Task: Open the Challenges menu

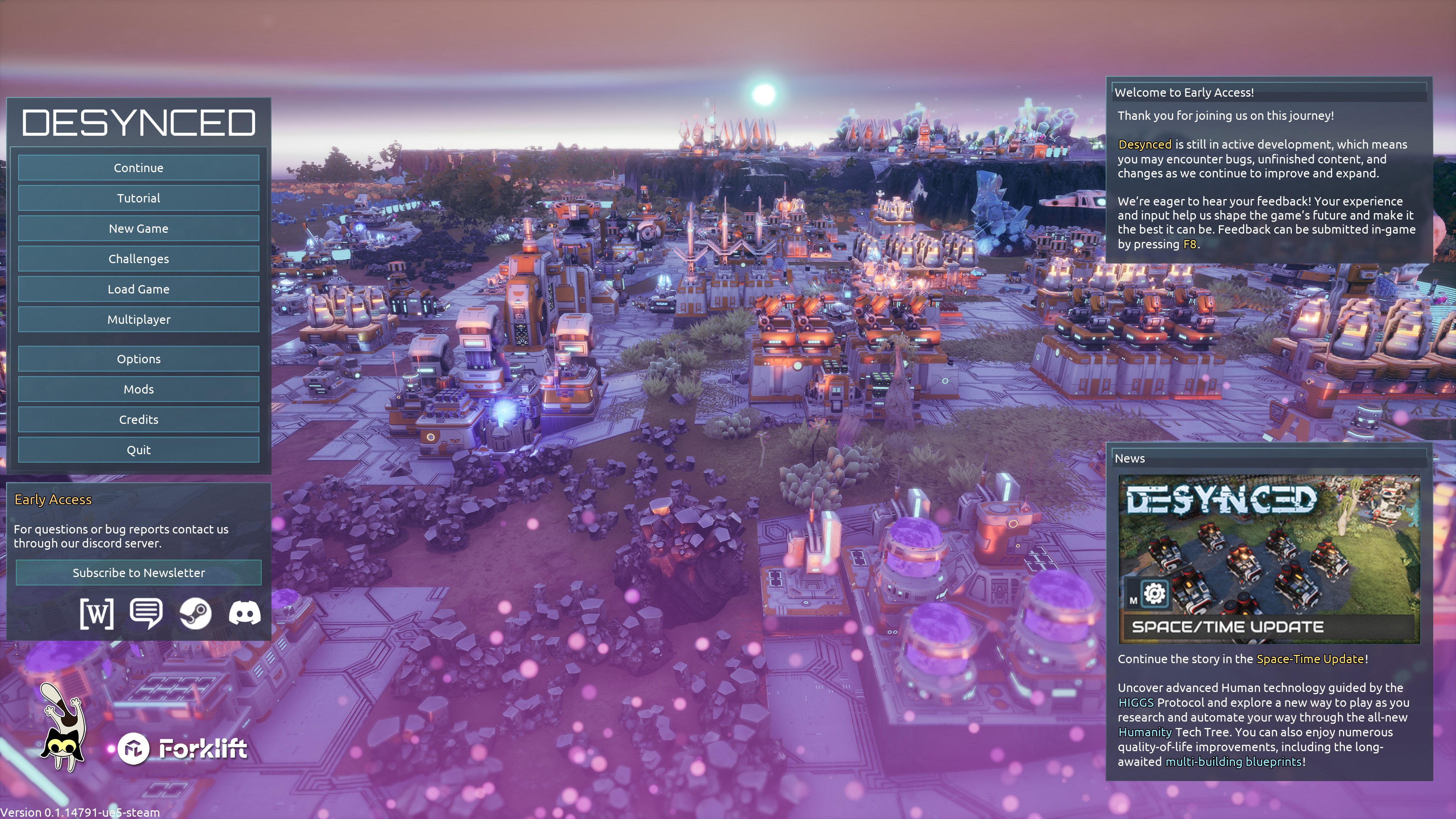Action: (138, 259)
